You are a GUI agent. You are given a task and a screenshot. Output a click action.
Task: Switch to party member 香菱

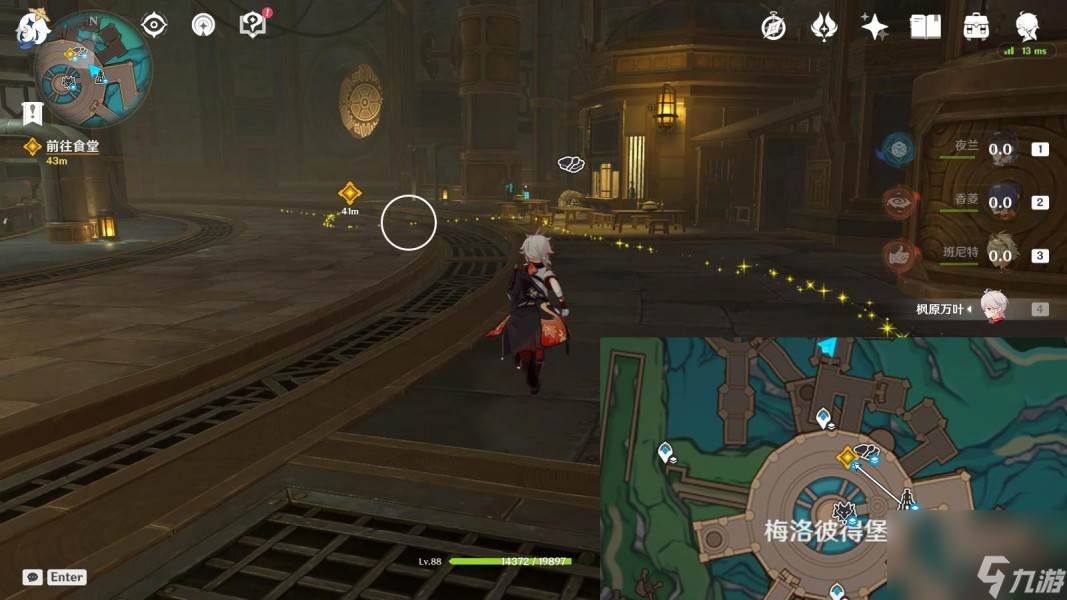point(1001,201)
